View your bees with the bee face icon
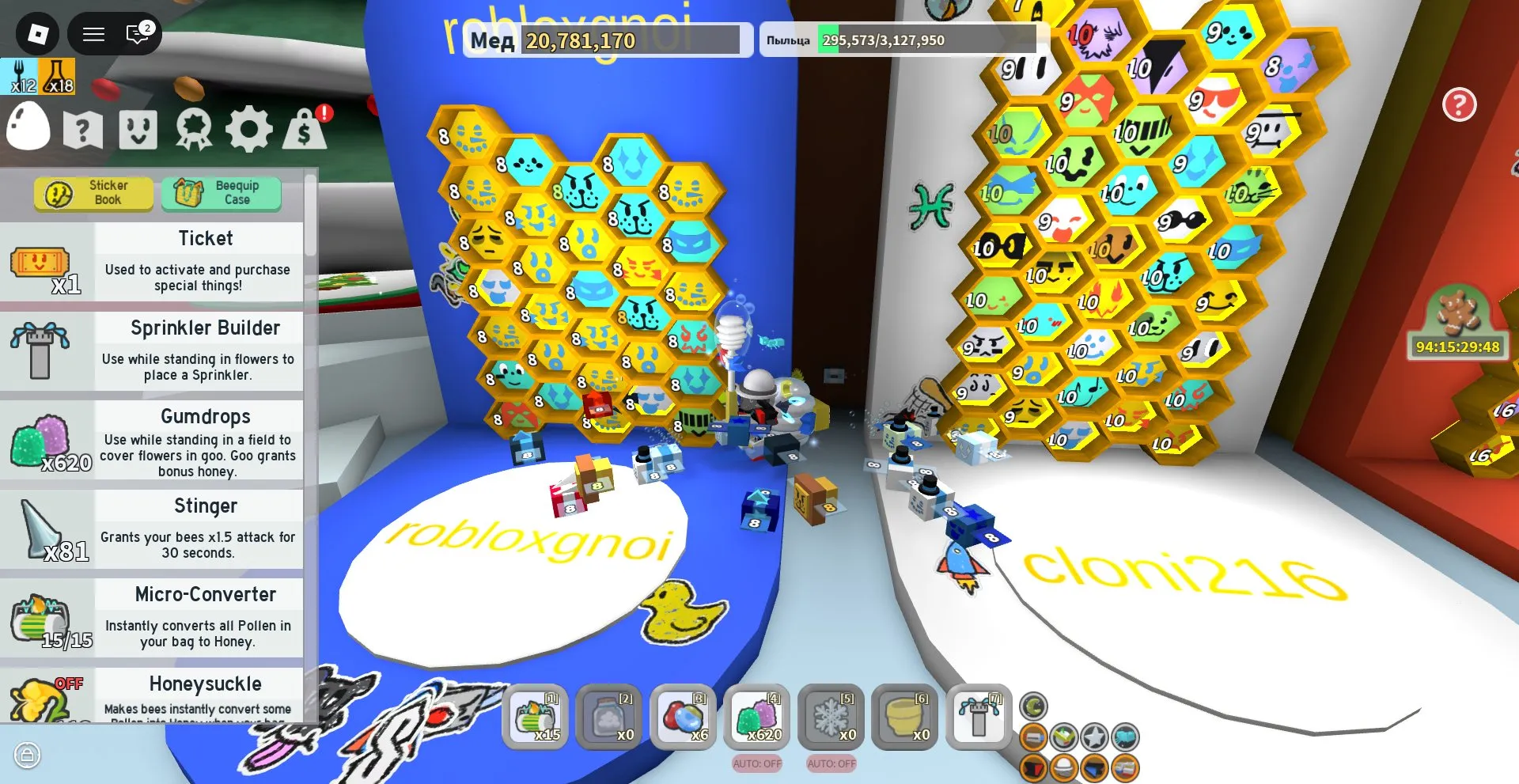The image size is (1519, 784). pos(138,129)
